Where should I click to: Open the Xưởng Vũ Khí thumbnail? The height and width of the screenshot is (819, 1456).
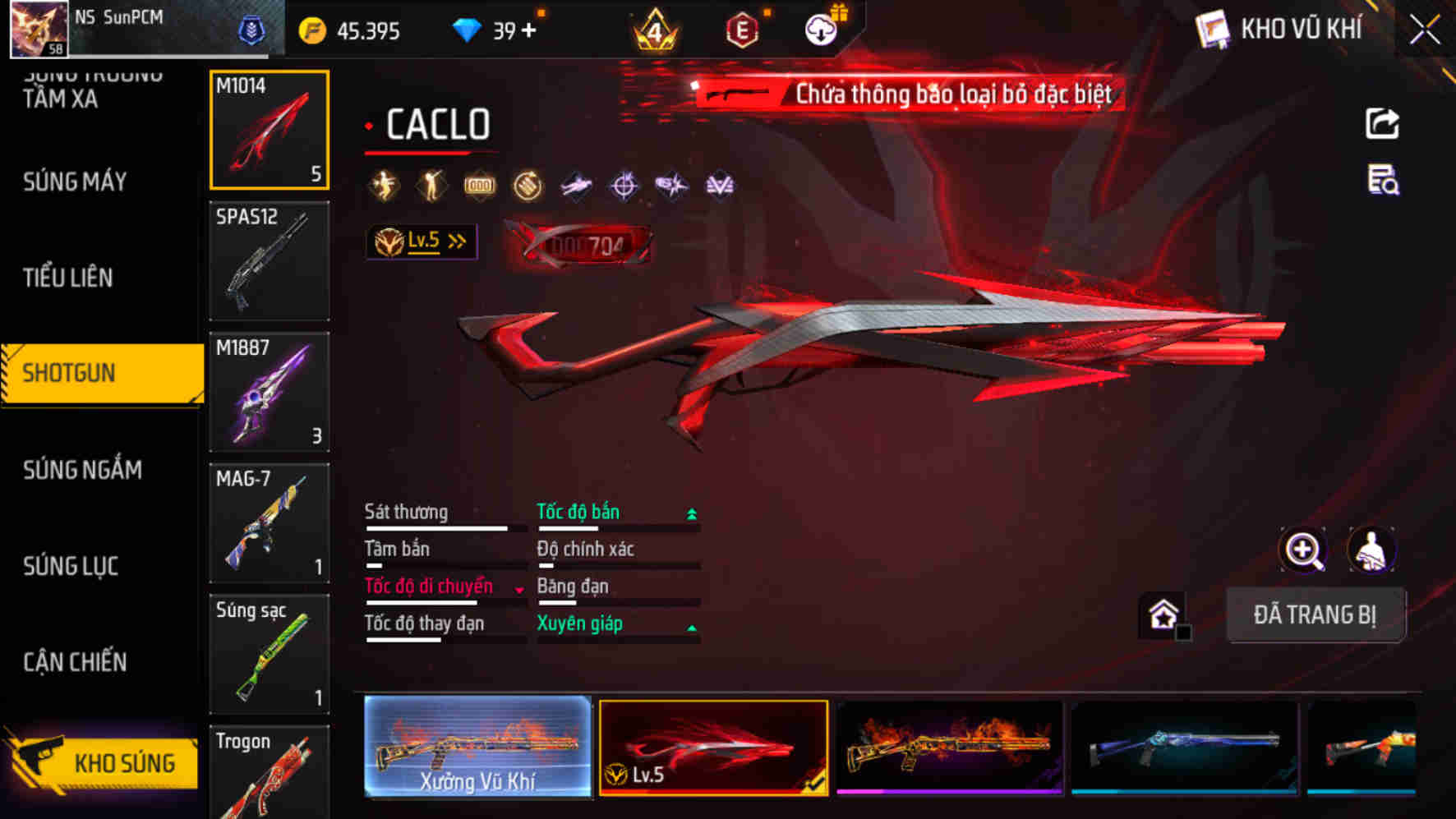tap(477, 749)
